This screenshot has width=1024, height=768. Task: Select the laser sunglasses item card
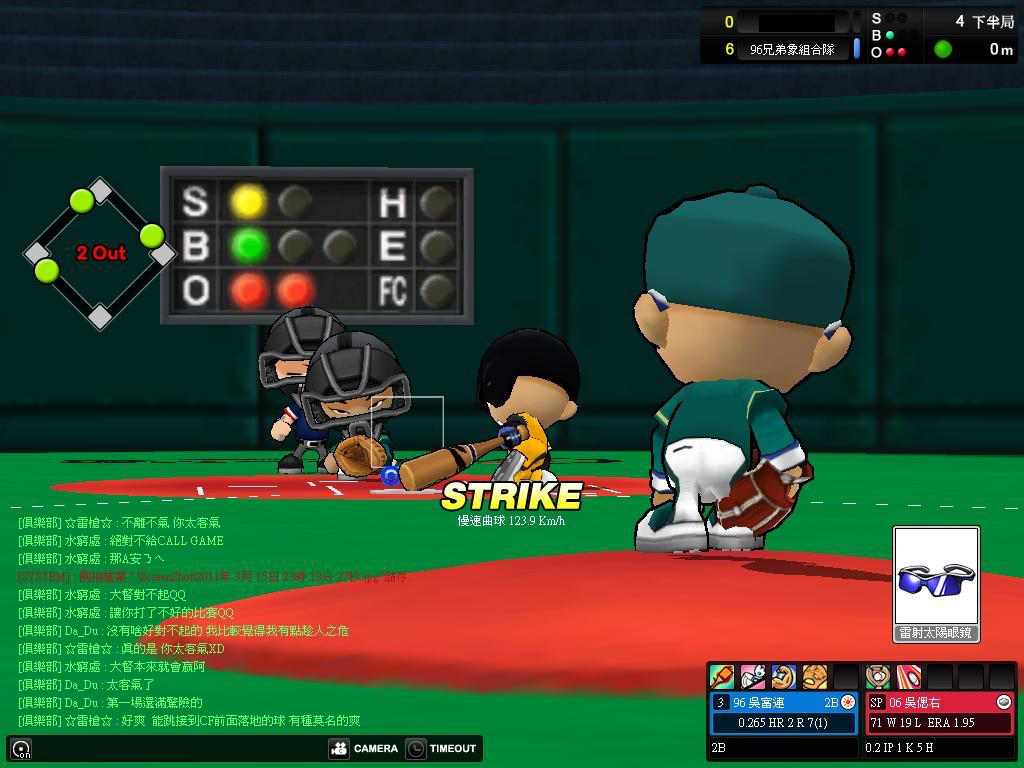(x=936, y=583)
